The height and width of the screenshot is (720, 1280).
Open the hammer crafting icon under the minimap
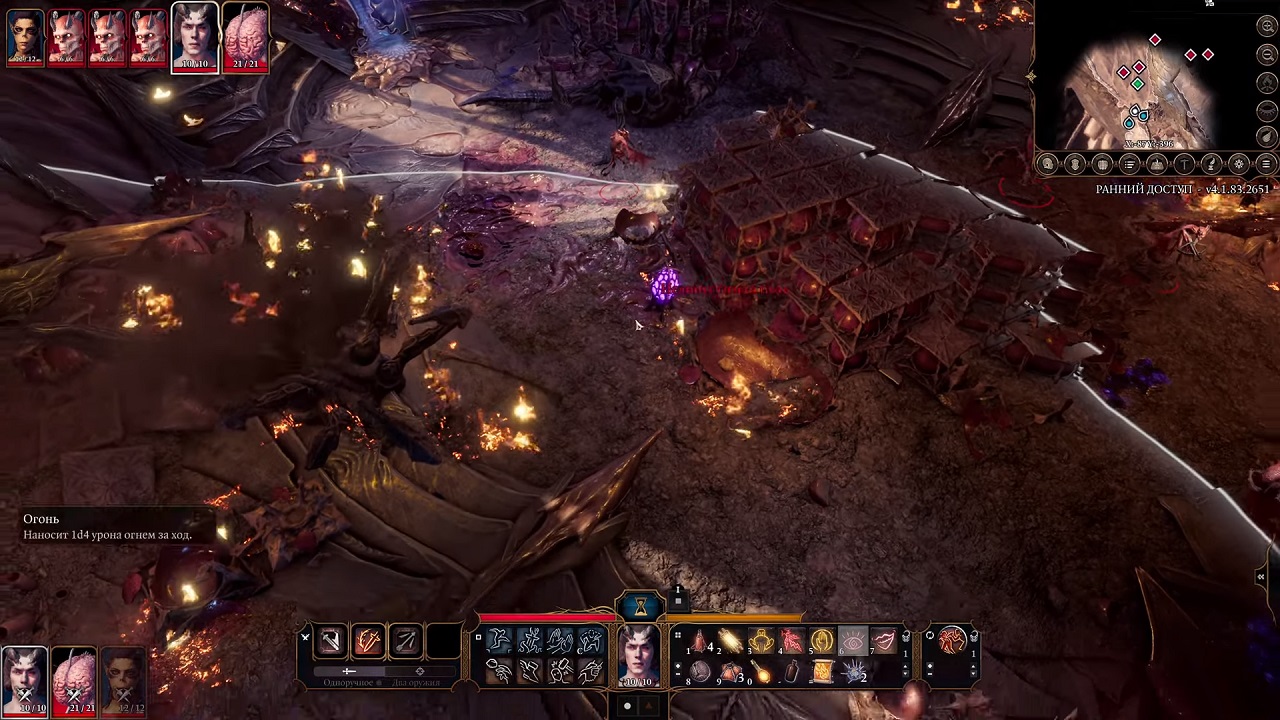pyautogui.click(x=1184, y=164)
